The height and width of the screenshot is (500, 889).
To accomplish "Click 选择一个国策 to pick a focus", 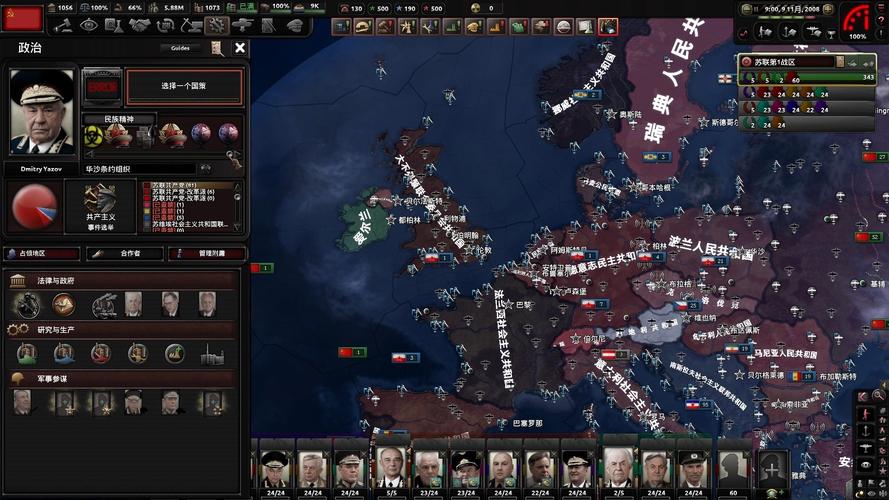I will click(x=184, y=87).
